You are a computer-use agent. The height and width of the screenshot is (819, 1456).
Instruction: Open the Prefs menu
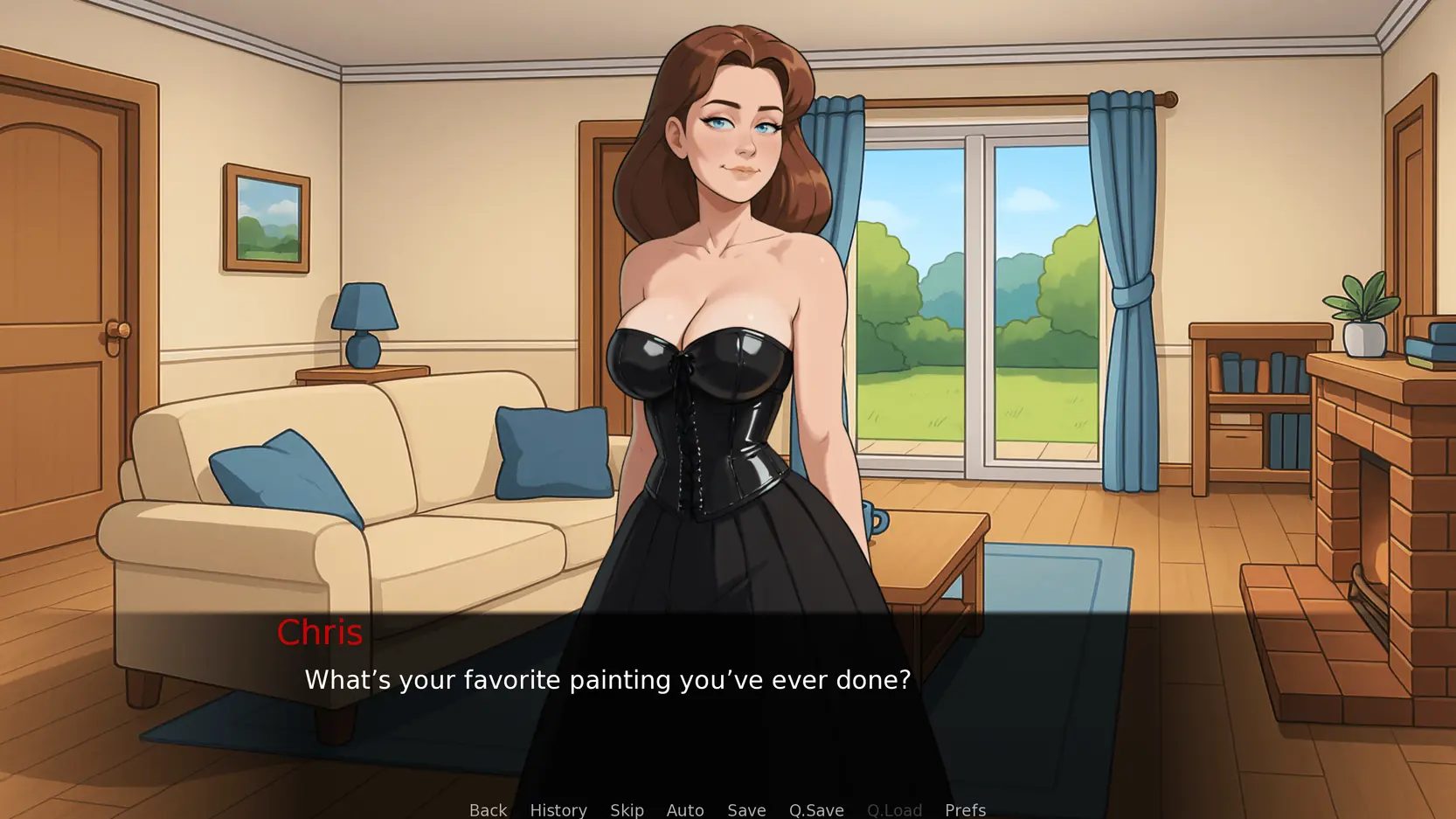tap(965, 809)
